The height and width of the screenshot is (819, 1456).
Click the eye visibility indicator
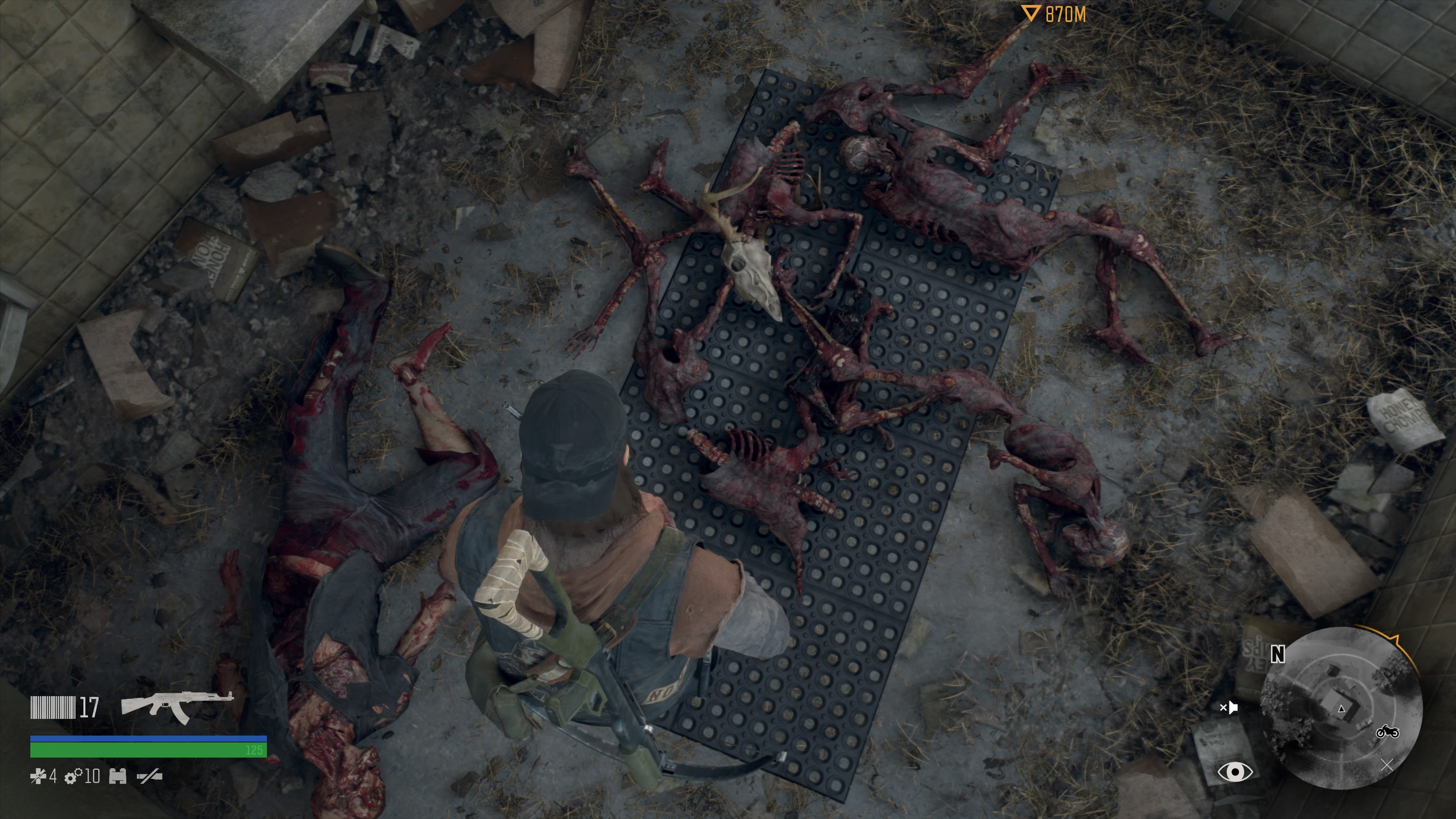pos(1235,772)
